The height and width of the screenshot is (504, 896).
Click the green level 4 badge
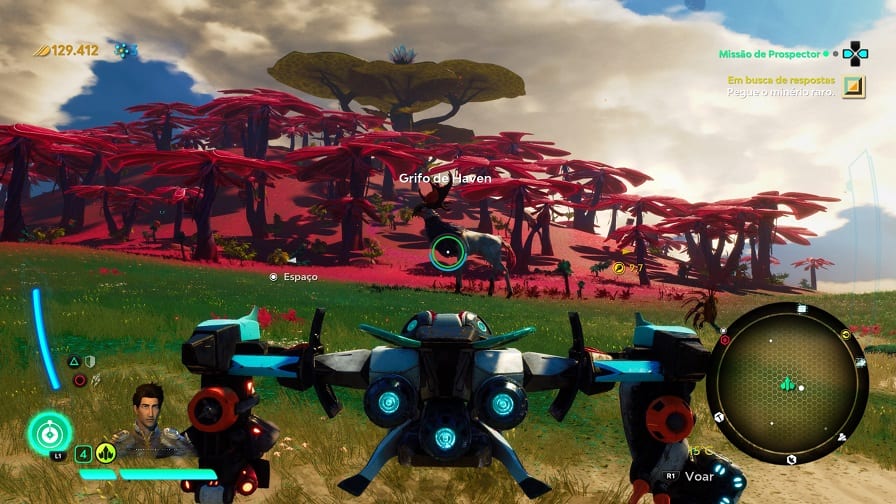click(83, 453)
